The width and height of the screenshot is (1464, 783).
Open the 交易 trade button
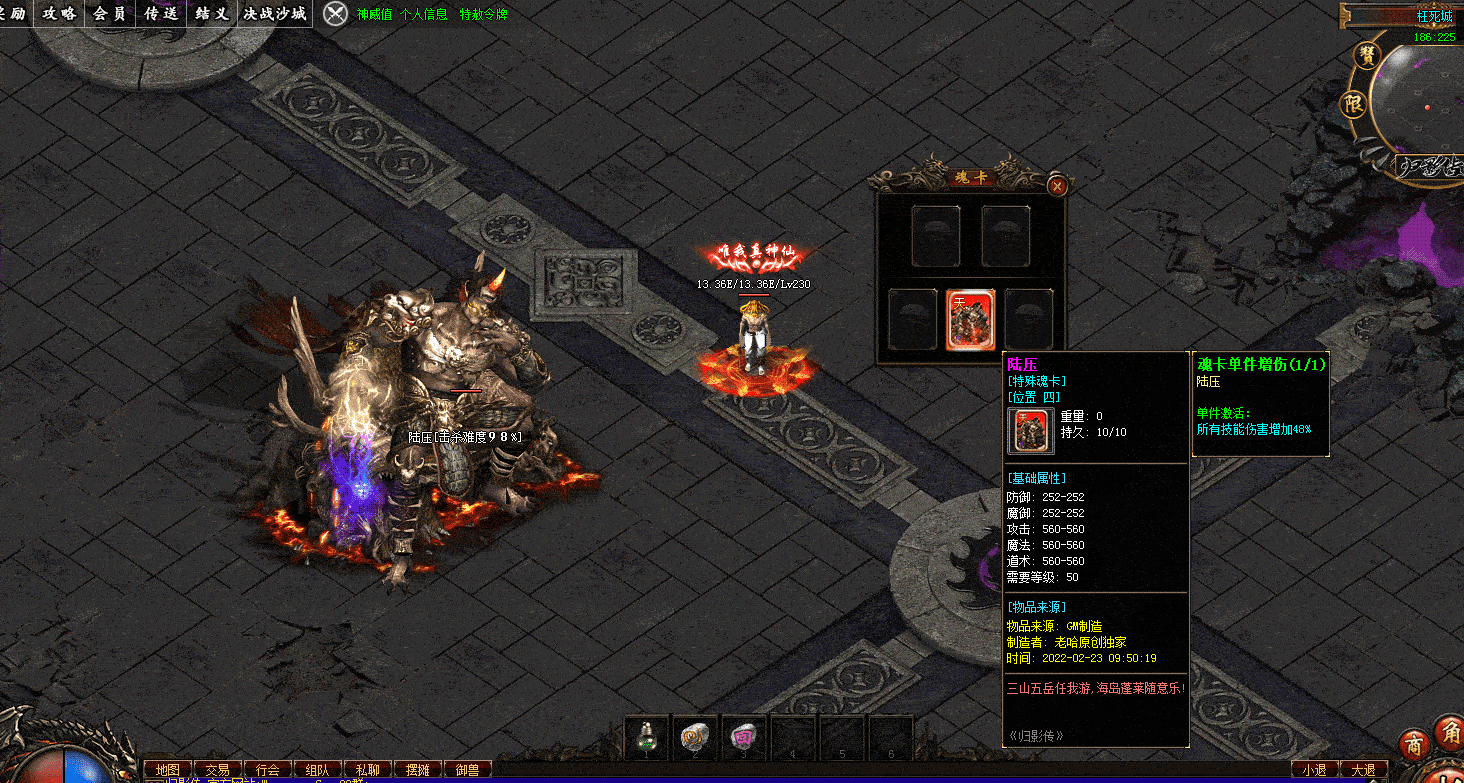pos(218,770)
